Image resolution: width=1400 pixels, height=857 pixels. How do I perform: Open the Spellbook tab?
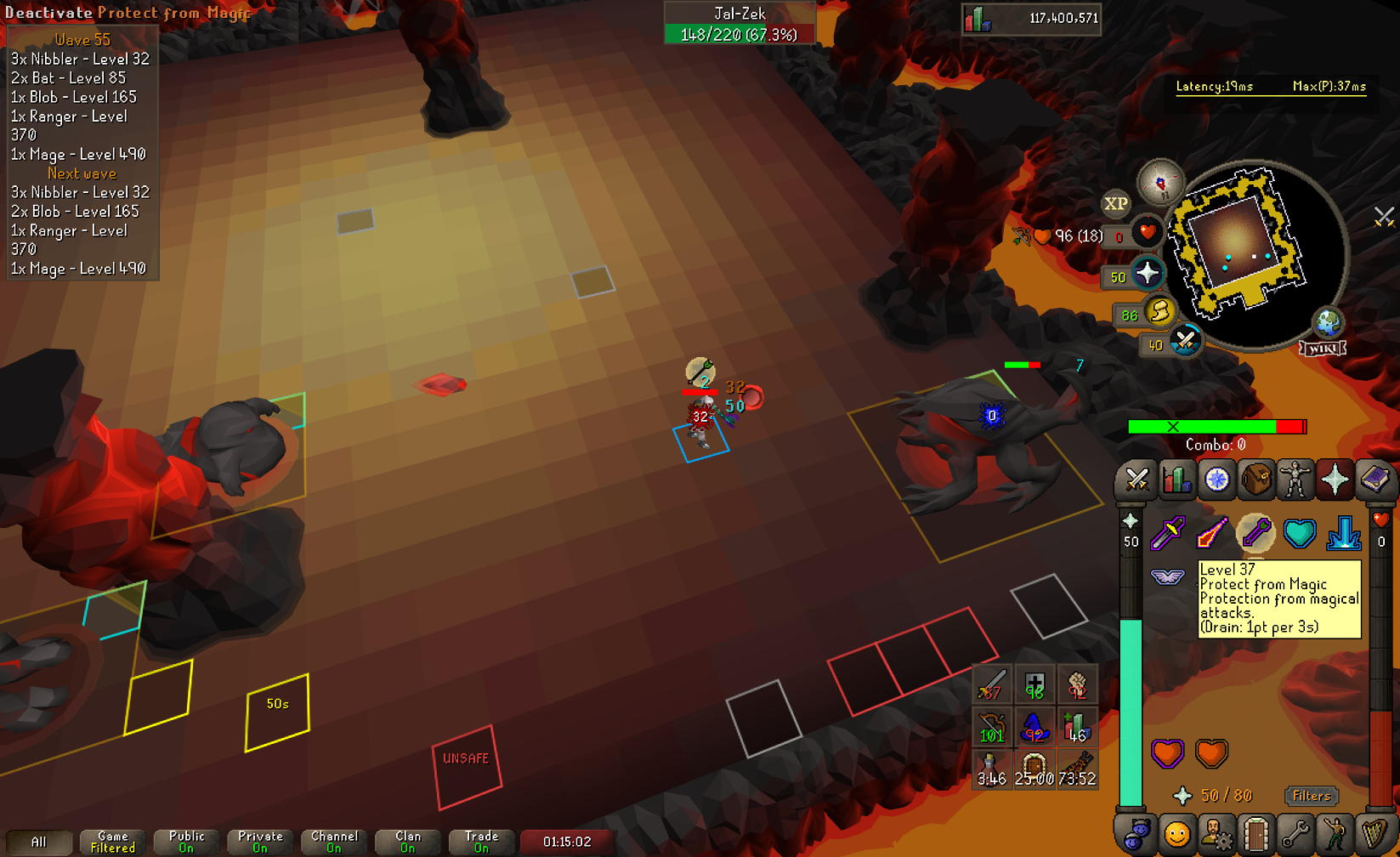pyautogui.click(x=1374, y=480)
